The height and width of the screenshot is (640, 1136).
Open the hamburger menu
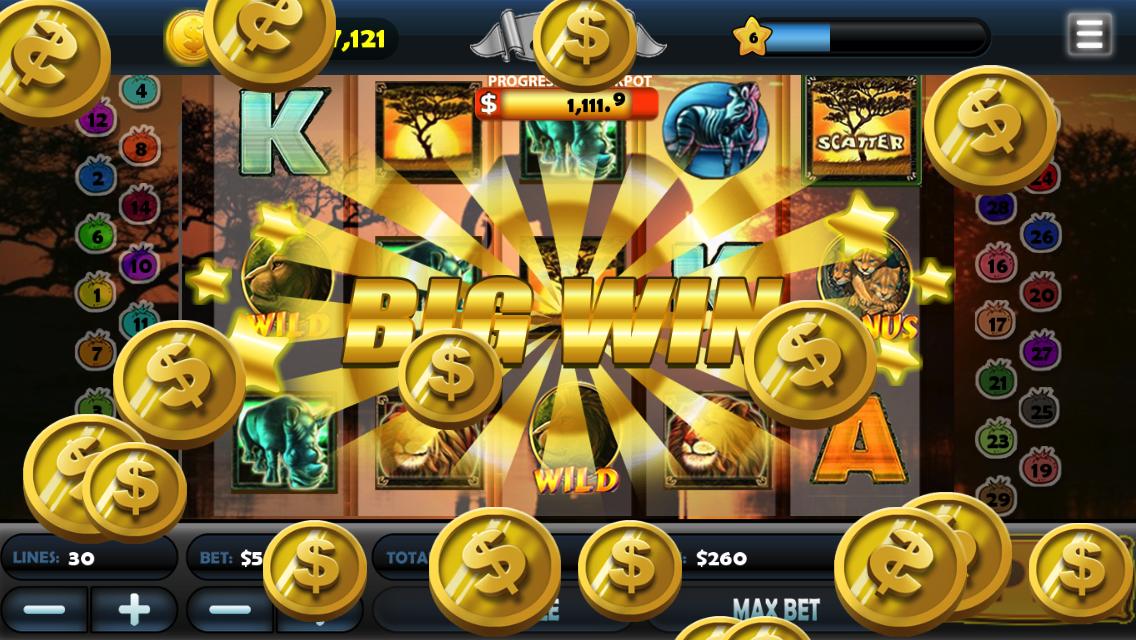pyautogui.click(x=1089, y=34)
